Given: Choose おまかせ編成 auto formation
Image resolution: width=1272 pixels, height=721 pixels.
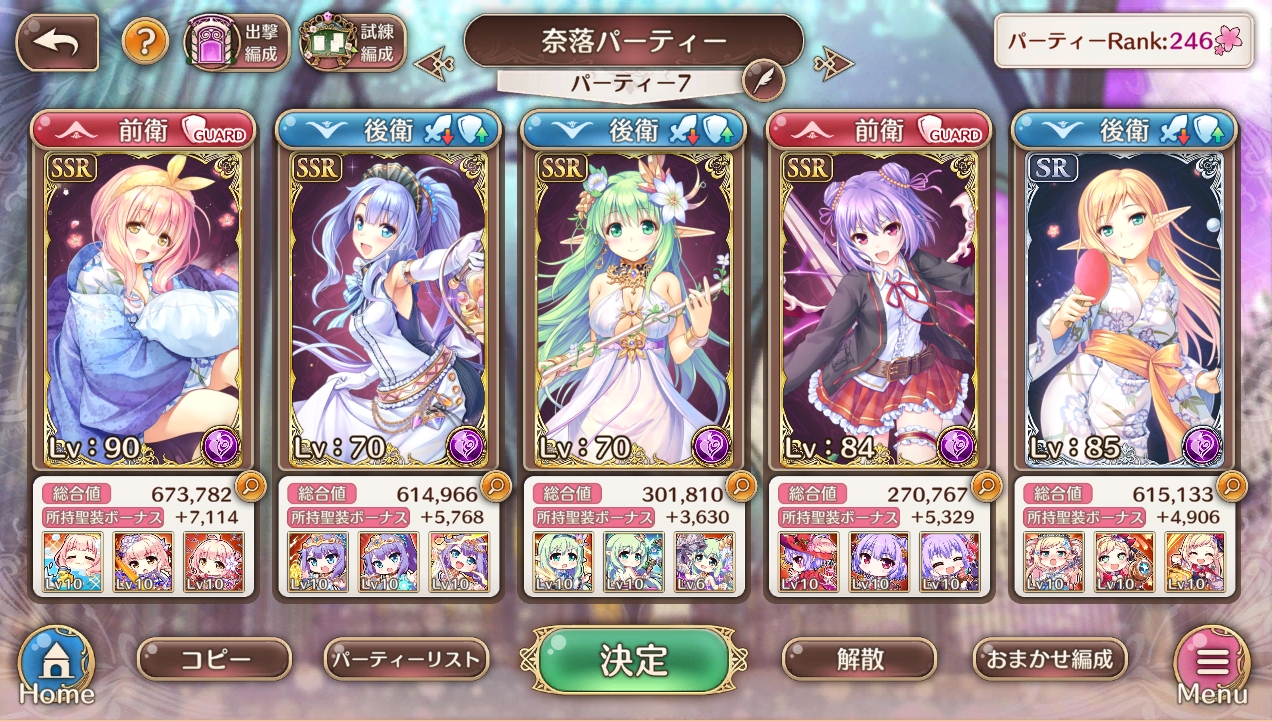Looking at the screenshot, I should click(1050, 659).
